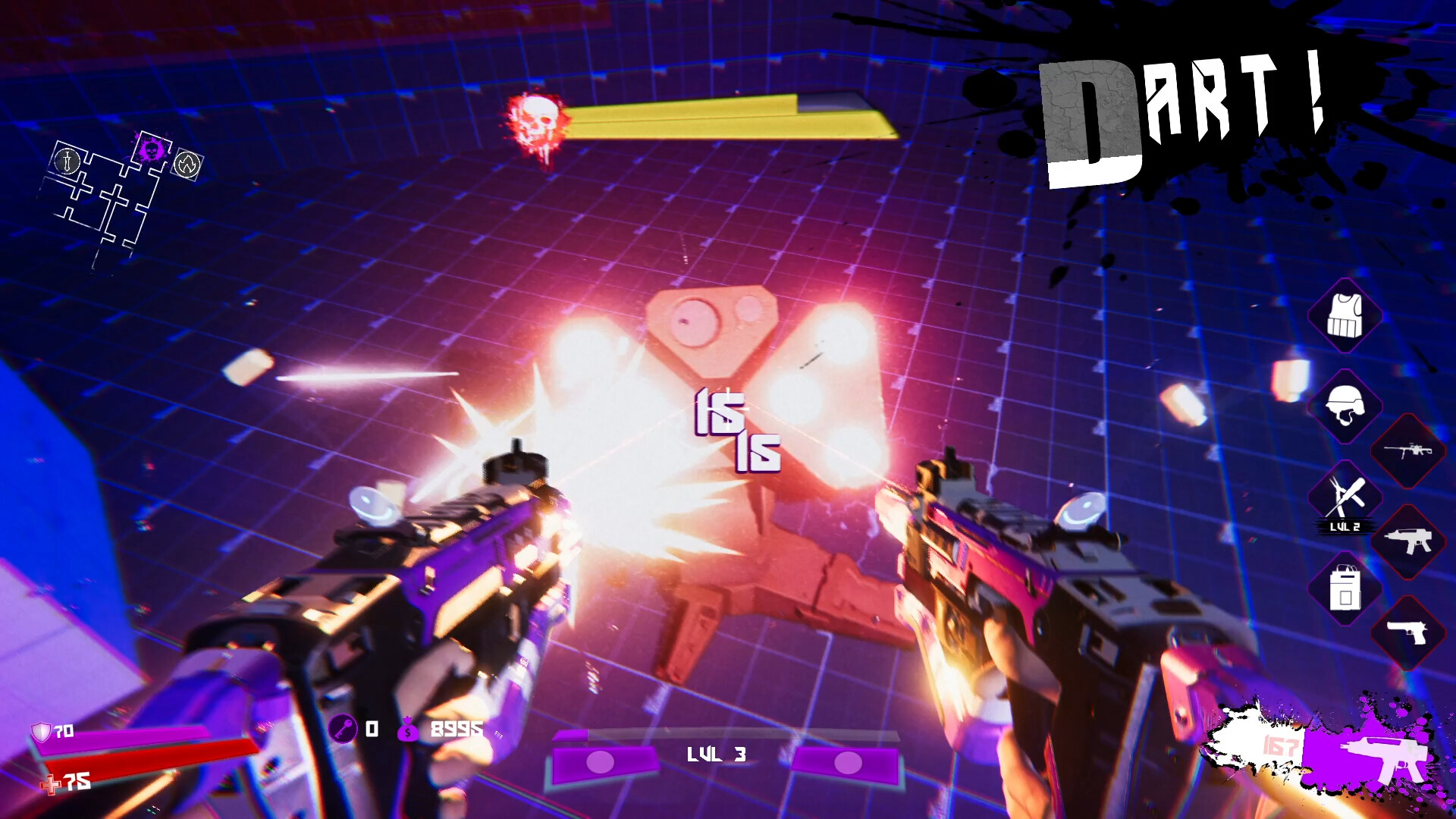Image resolution: width=1456 pixels, height=819 pixels.
Task: Select the skull boss room marker on minimap
Action: point(152,149)
